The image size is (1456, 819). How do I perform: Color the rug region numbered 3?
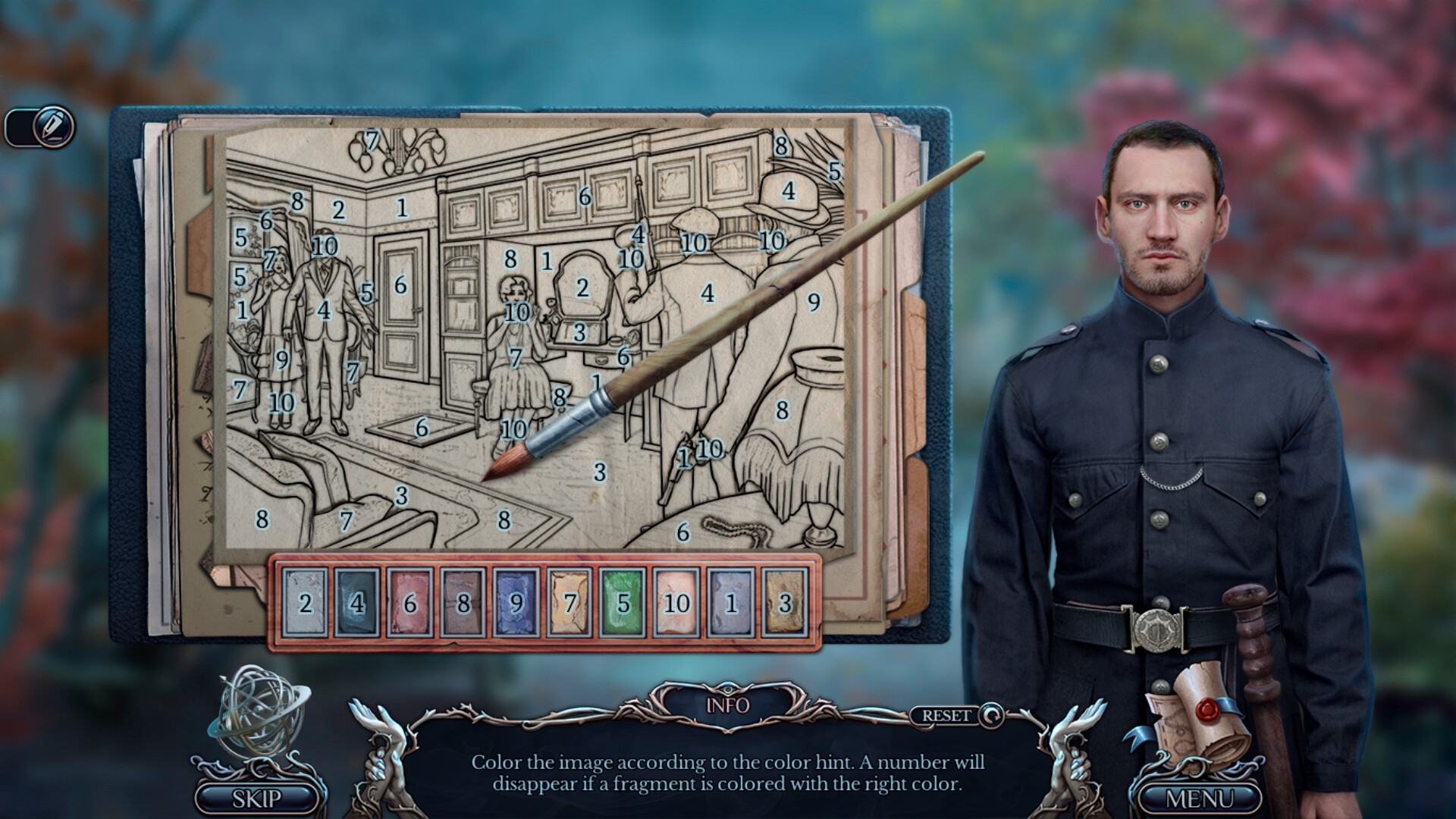[x=598, y=472]
